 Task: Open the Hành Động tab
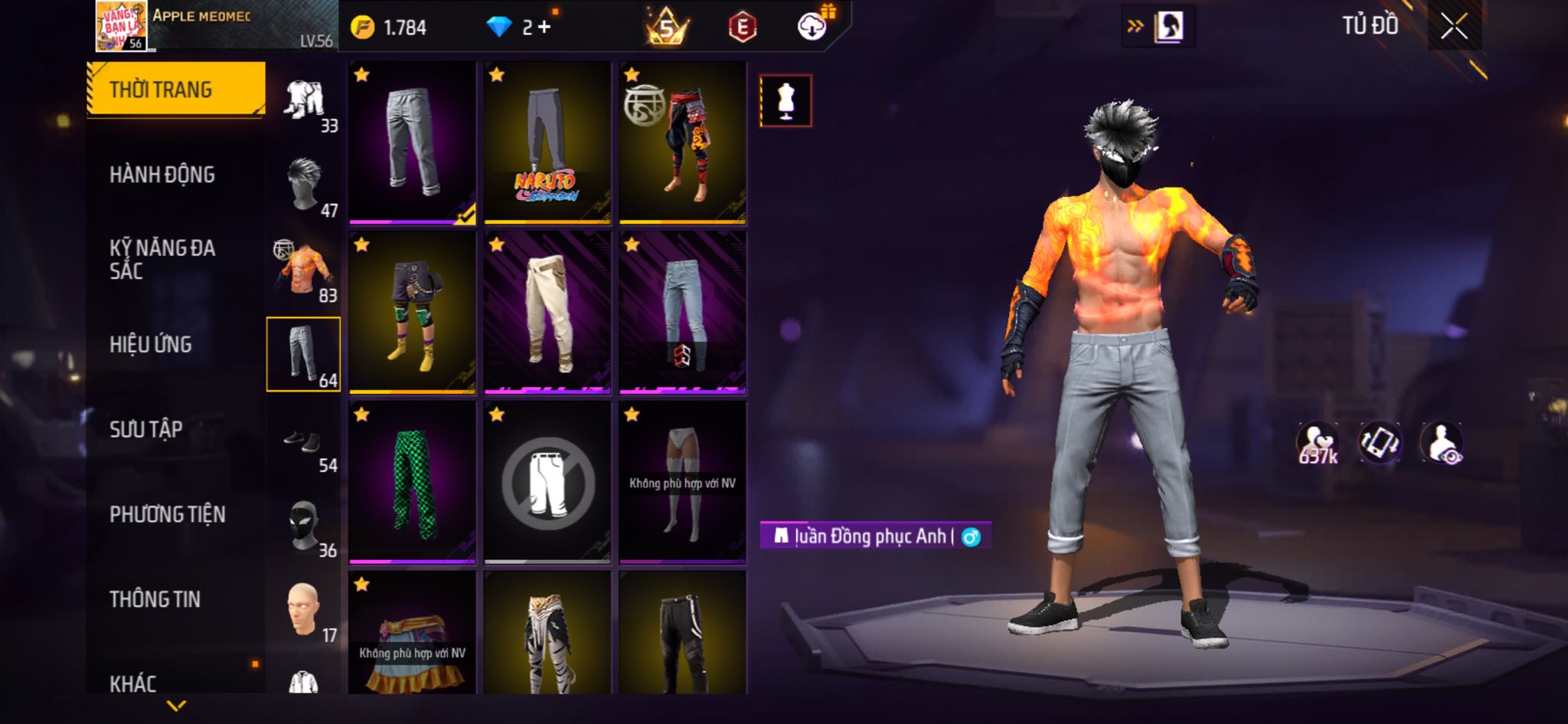coord(162,175)
